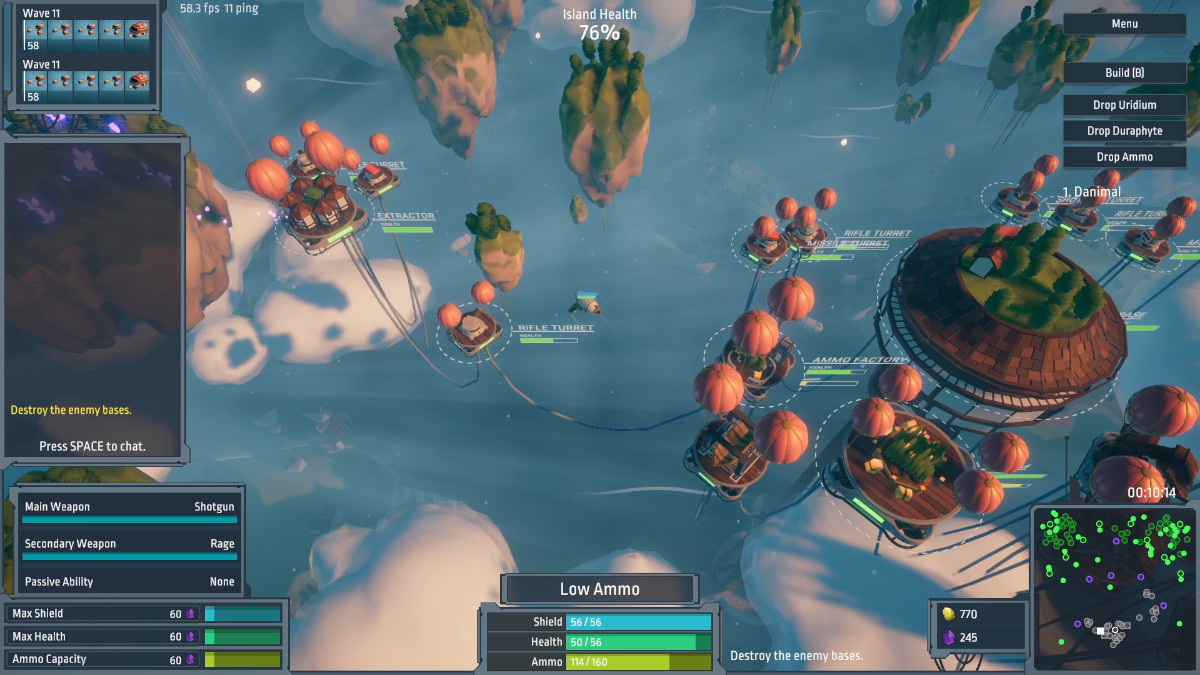Open the Menu button
The image size is (1200, 675).
click(x=1124, y=24)
